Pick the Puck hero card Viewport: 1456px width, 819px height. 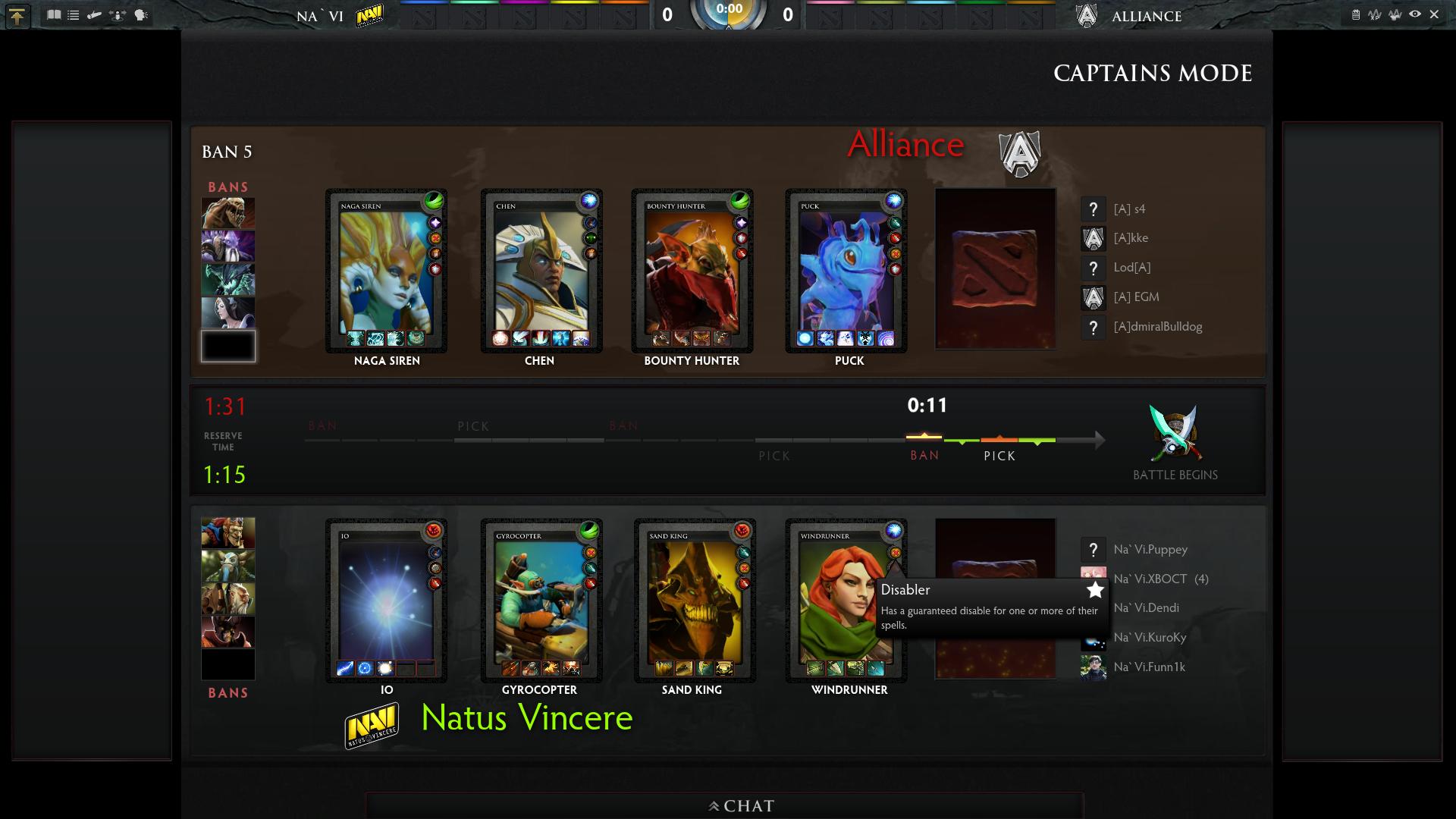pos(846,271)
